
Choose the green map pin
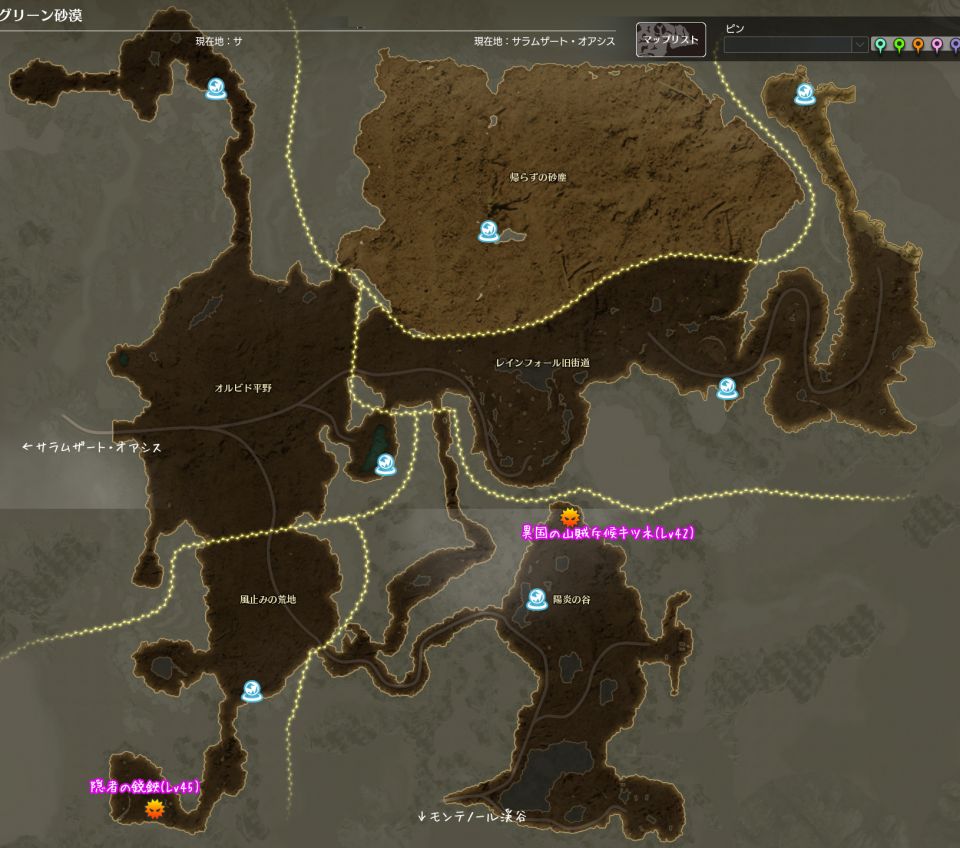tap(899, 45)
